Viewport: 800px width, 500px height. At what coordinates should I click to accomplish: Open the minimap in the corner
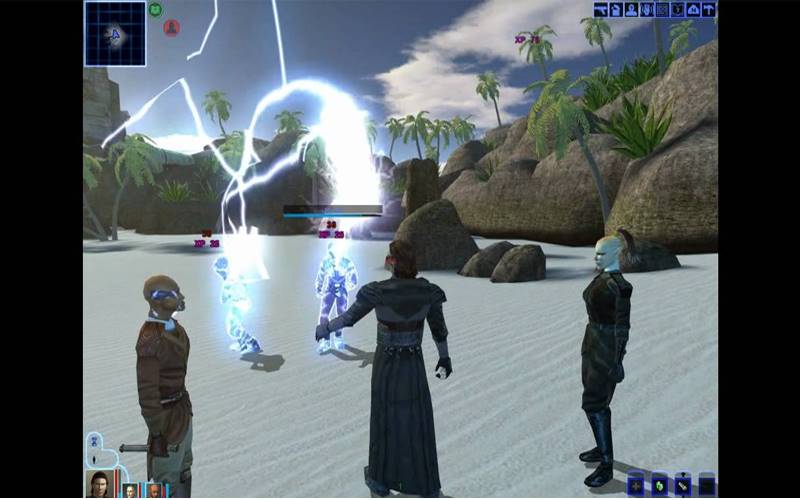tap(115, 33)
